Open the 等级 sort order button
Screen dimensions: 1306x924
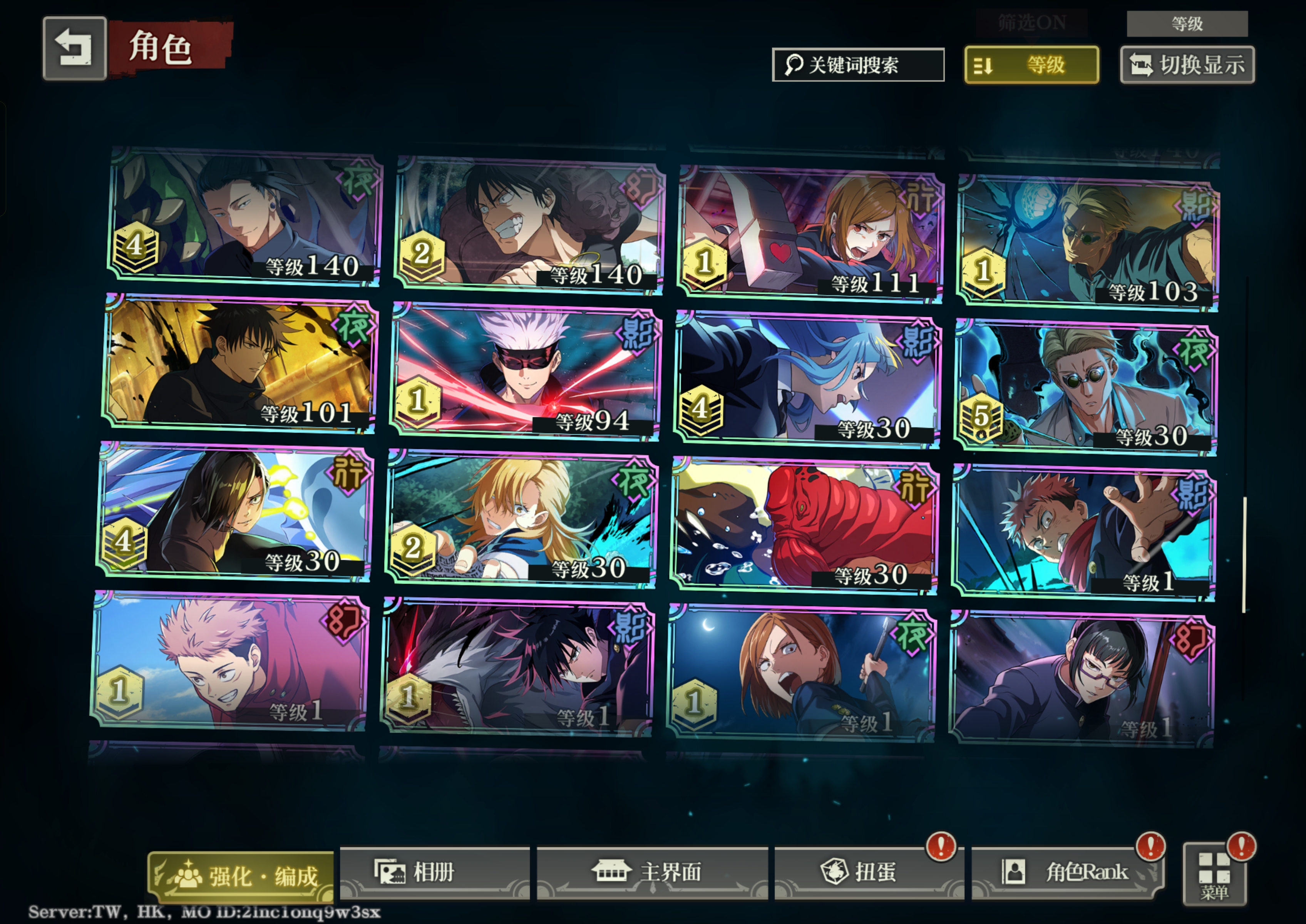click(1031, 65)
